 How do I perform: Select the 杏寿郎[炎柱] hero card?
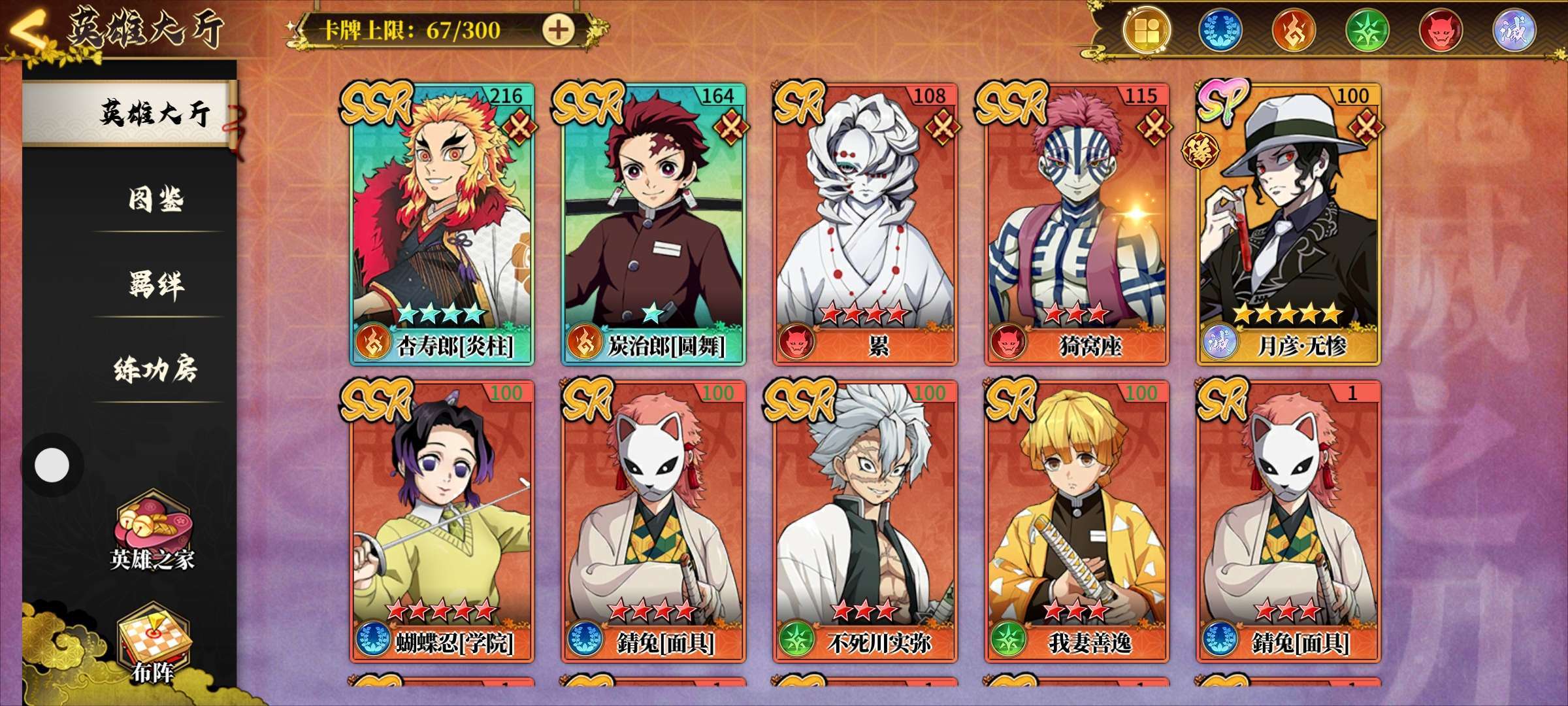(442, 224)
